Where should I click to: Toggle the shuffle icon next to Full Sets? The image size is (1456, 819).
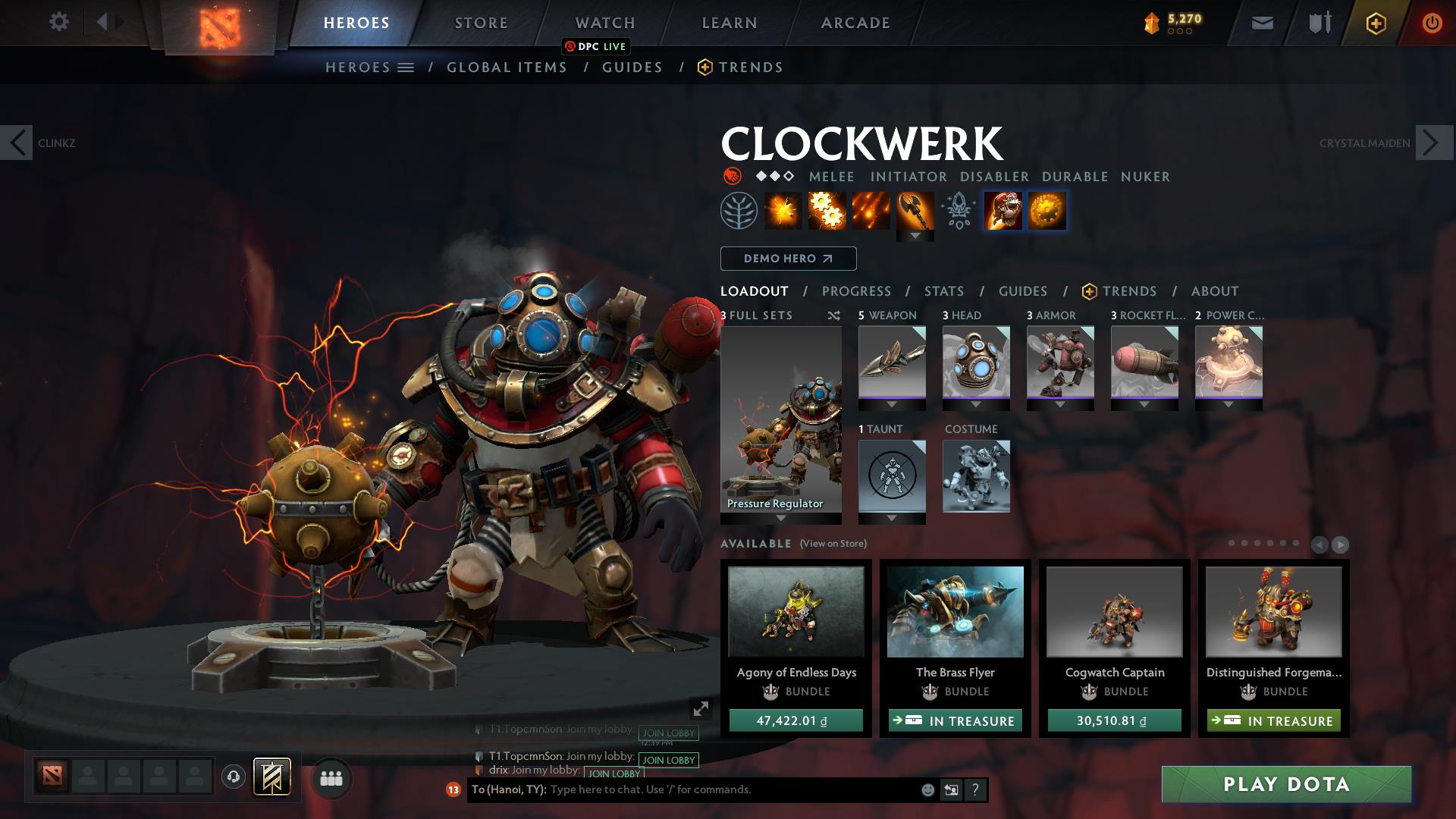pos(834,315)
